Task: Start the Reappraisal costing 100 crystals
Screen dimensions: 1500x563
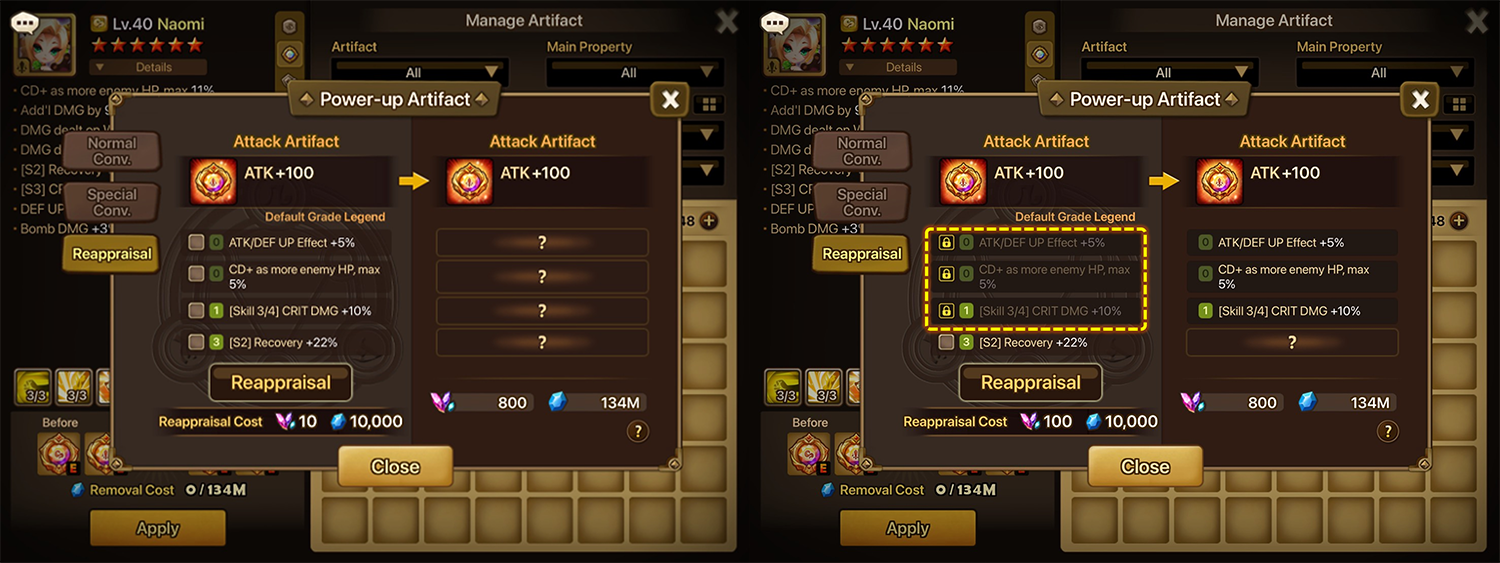Action: [1031, 383]
